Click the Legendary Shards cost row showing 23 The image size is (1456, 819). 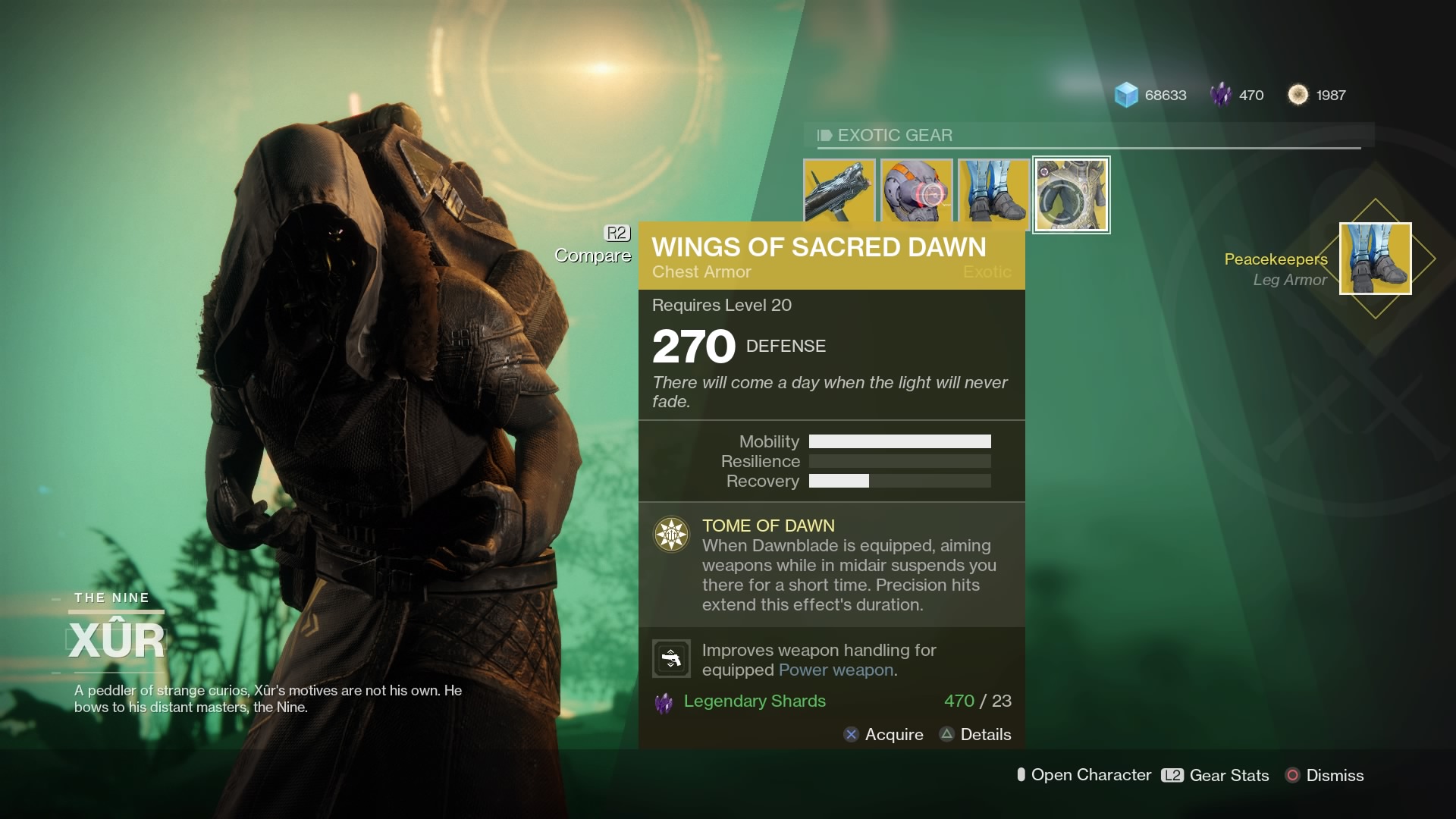[834, 701]
